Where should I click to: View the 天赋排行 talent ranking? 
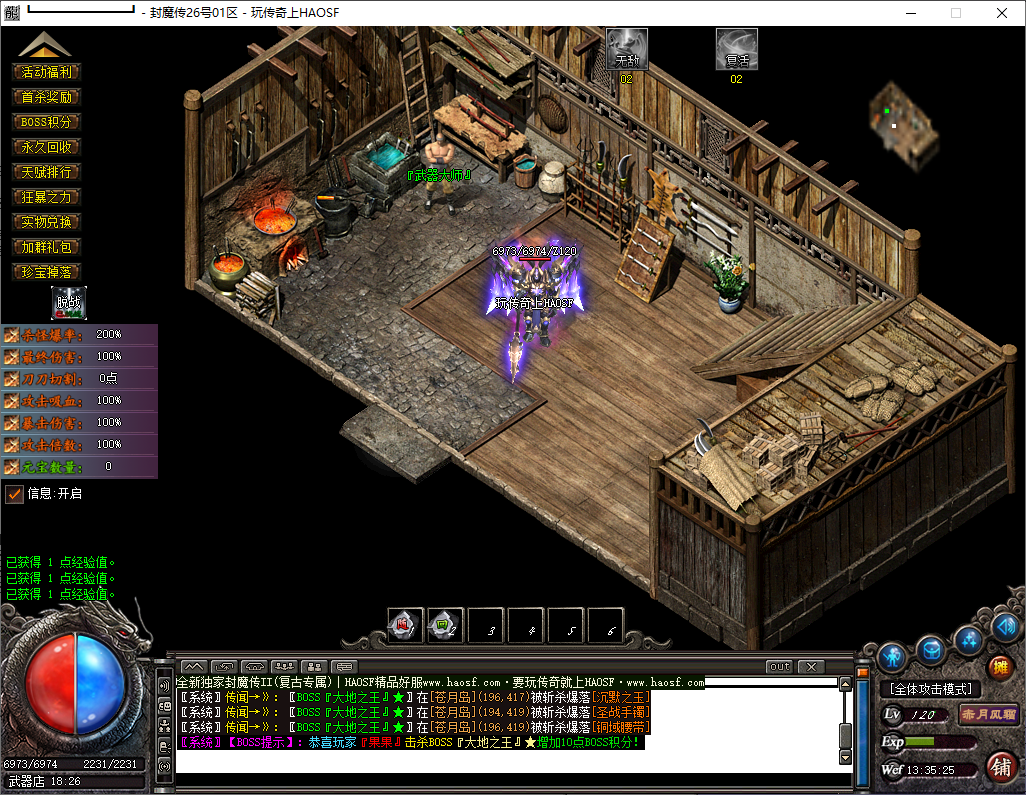(46, 172)
